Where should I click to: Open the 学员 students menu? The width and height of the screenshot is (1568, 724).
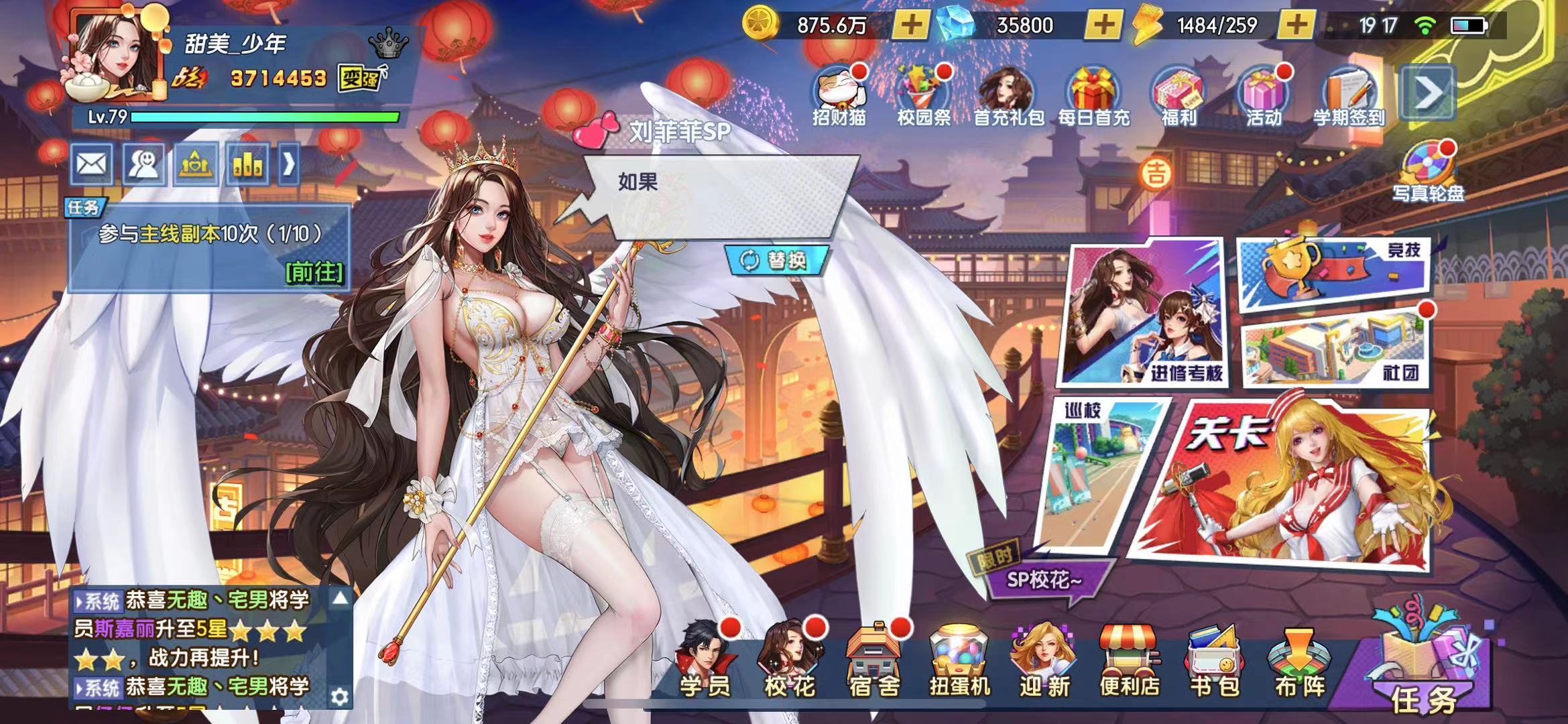pyautogui.click(x=705, y=660)
